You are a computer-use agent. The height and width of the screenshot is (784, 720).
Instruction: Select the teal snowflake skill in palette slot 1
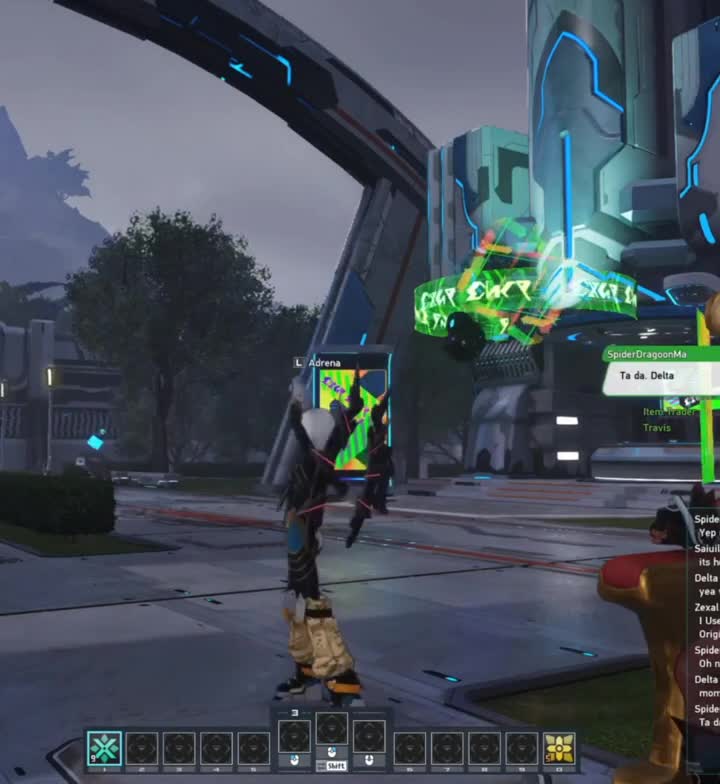coord(104,748)
